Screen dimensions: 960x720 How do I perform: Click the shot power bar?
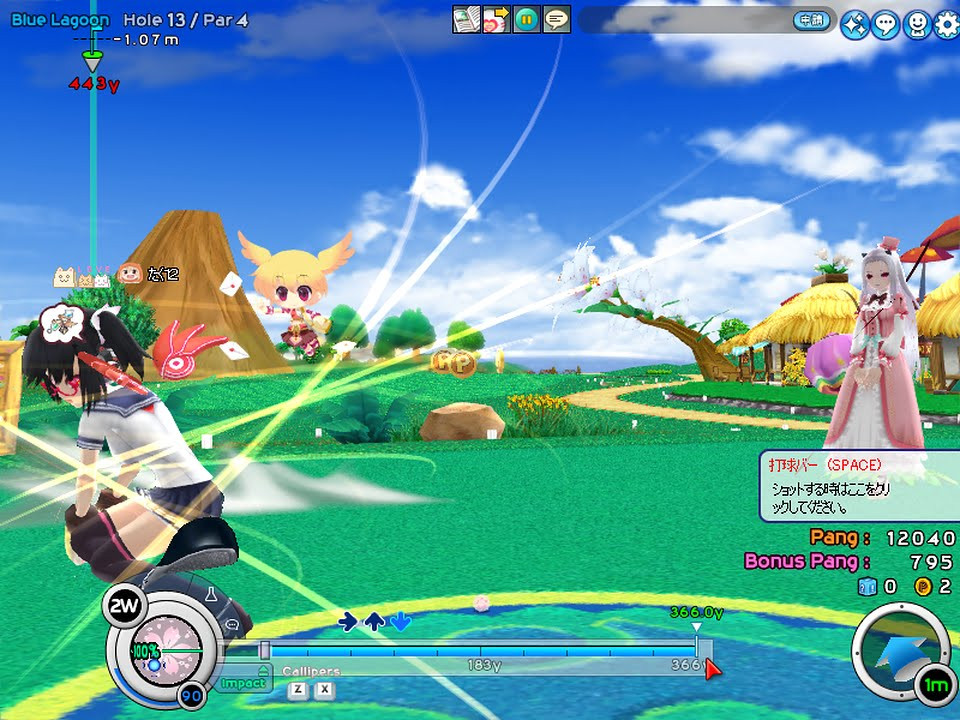coord(480,651)
